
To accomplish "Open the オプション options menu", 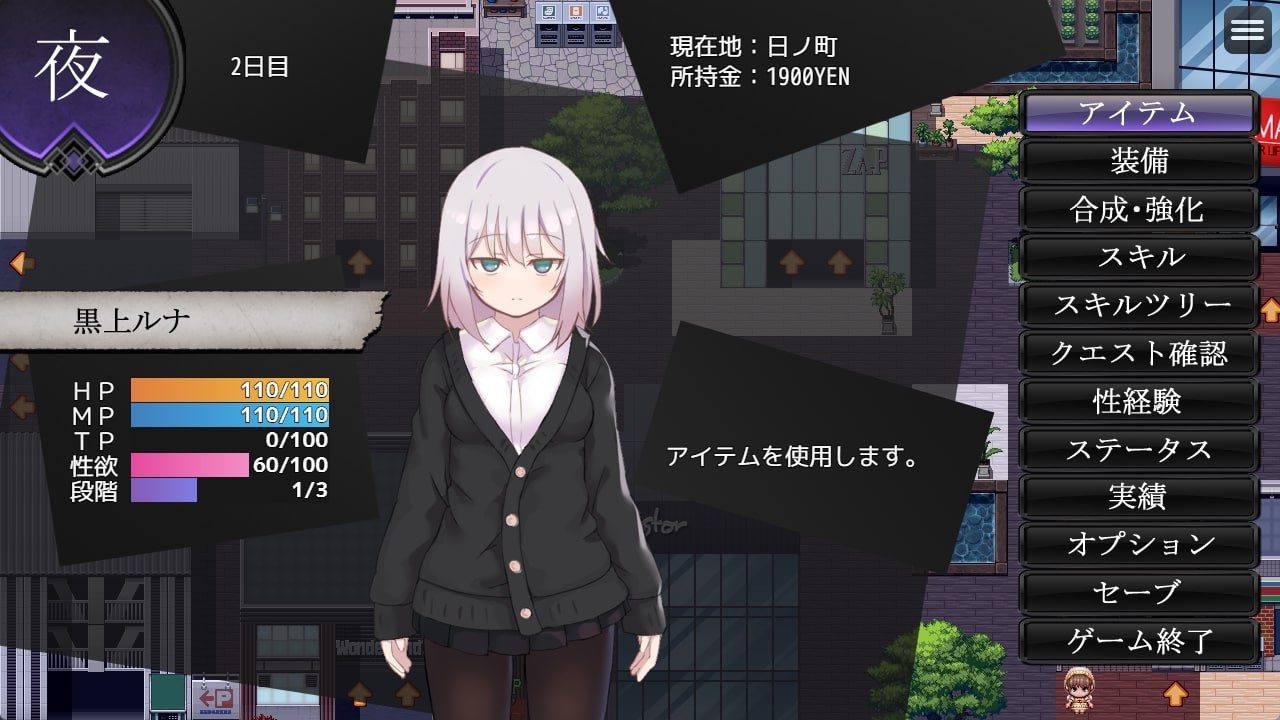I will click(x=1137, y=545).
